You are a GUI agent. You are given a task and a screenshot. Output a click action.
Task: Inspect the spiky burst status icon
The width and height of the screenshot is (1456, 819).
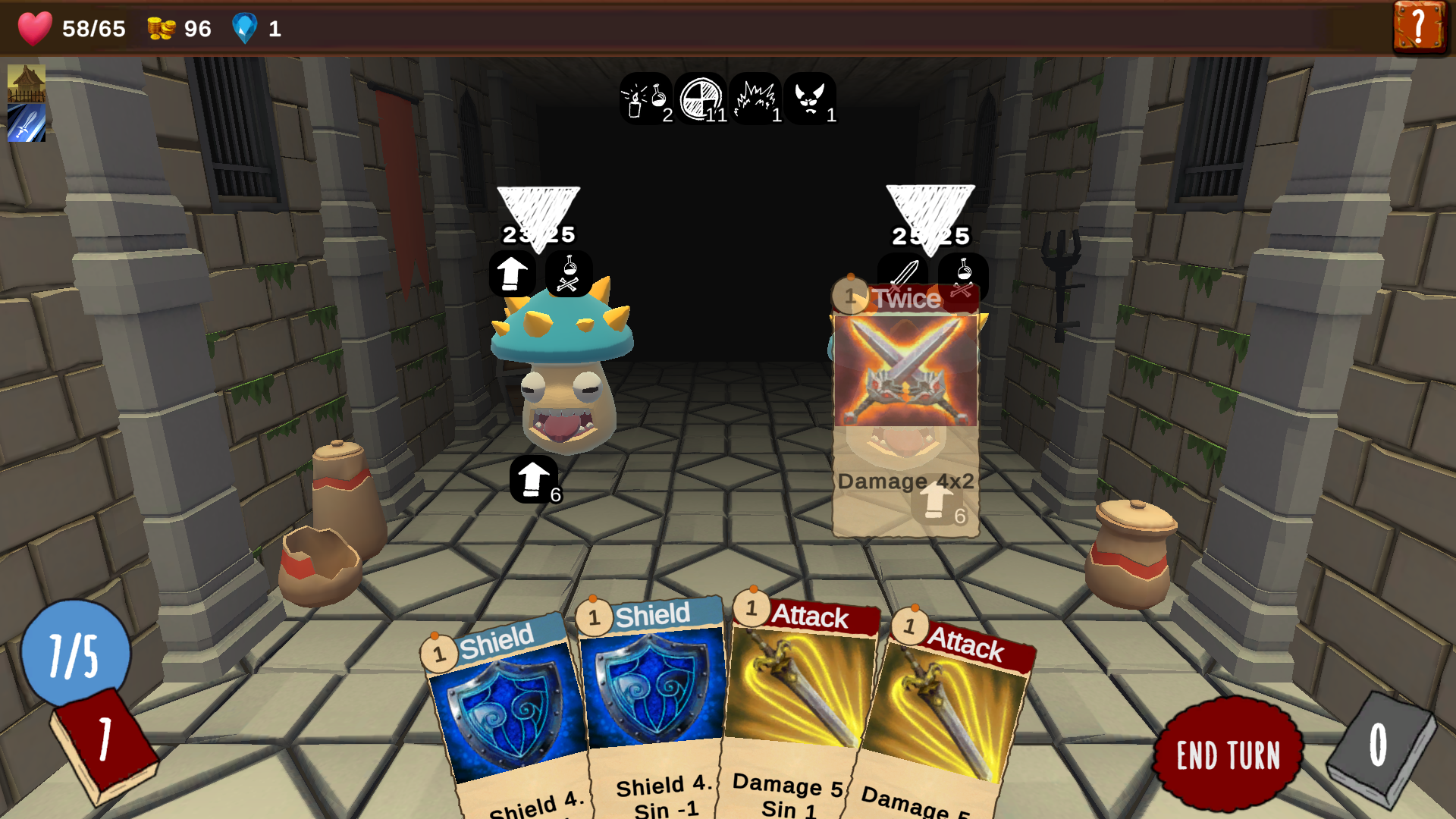(756, 99)
